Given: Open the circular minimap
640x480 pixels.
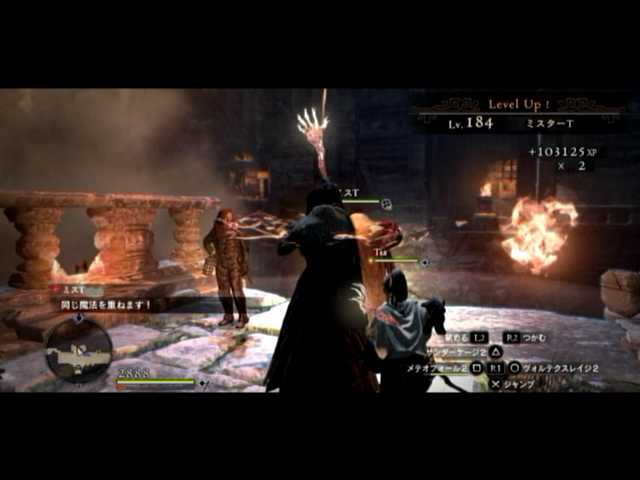Looking at the screenshot, I should click(x=78, y=349).
